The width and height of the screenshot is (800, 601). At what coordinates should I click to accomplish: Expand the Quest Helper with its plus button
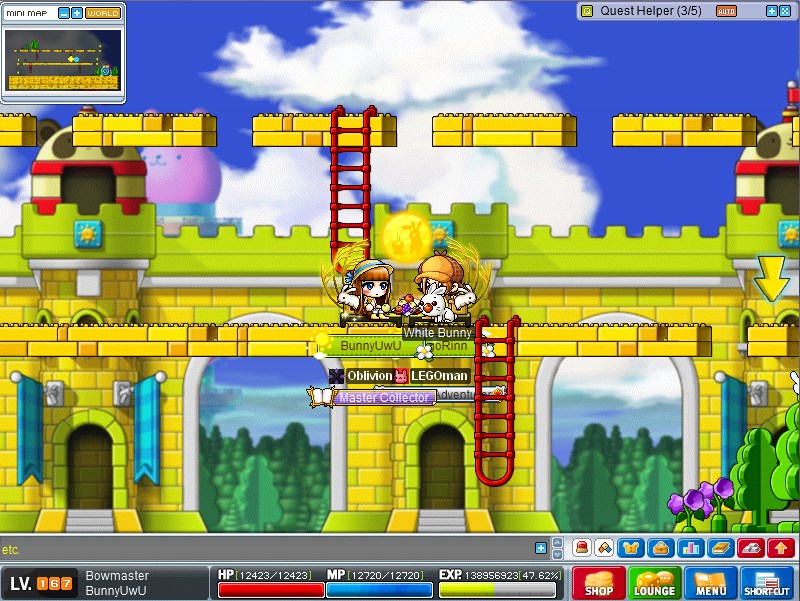[771, 11]
